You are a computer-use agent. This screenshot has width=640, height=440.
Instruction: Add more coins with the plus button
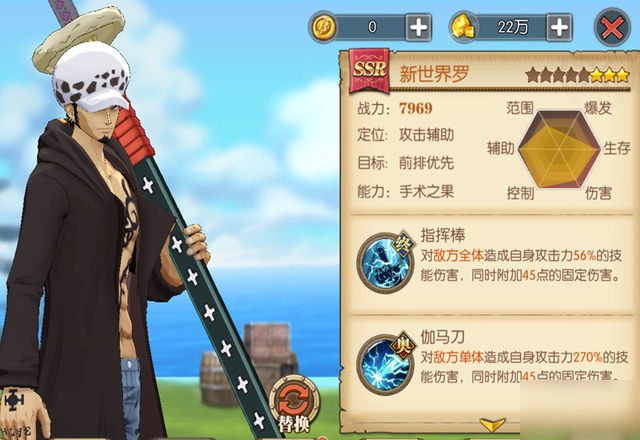[419, 27]
